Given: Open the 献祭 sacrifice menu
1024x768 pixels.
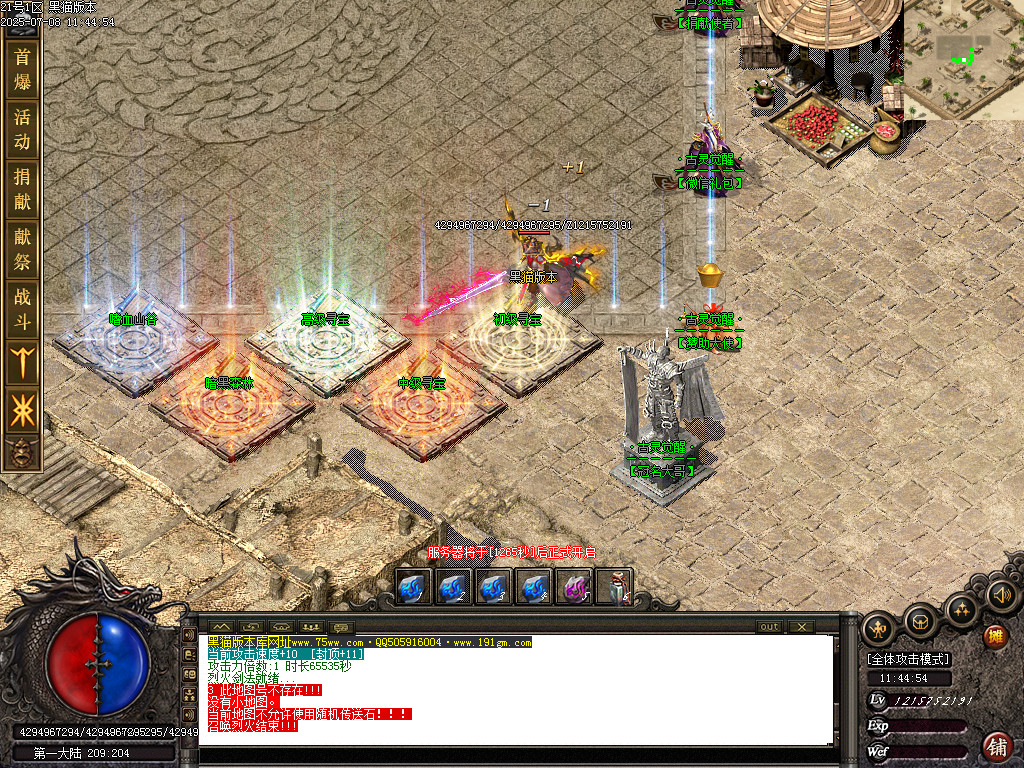Looking at the screenshot, I should (x=22, y=249).
